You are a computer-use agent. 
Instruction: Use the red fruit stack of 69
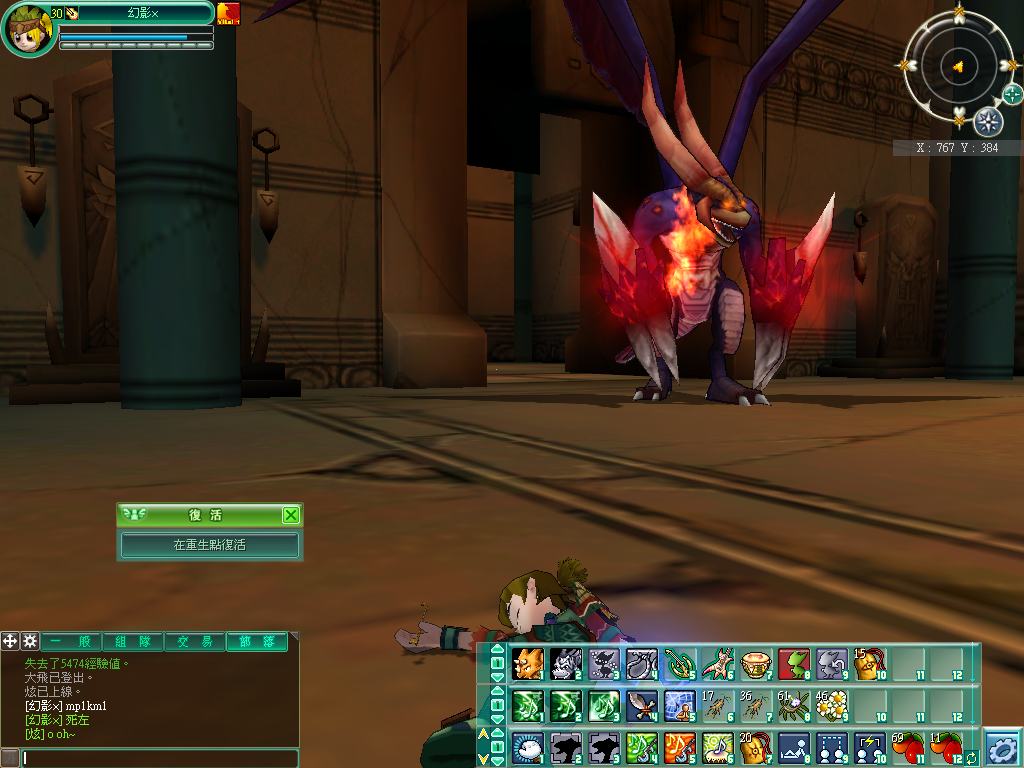[x=908, y=748]
